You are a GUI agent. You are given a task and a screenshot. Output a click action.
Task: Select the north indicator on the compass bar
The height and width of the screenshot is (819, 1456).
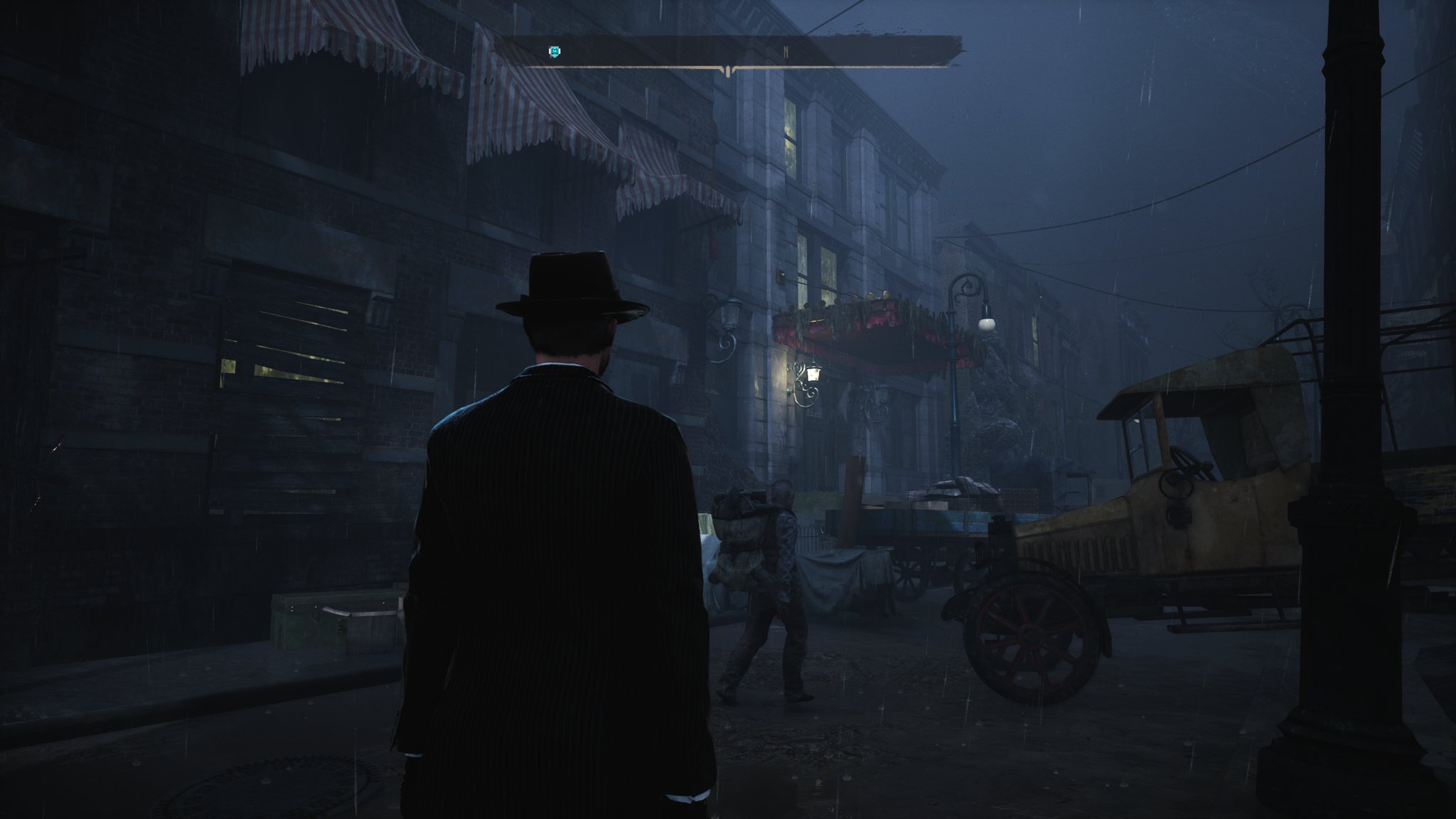(786, 52)
